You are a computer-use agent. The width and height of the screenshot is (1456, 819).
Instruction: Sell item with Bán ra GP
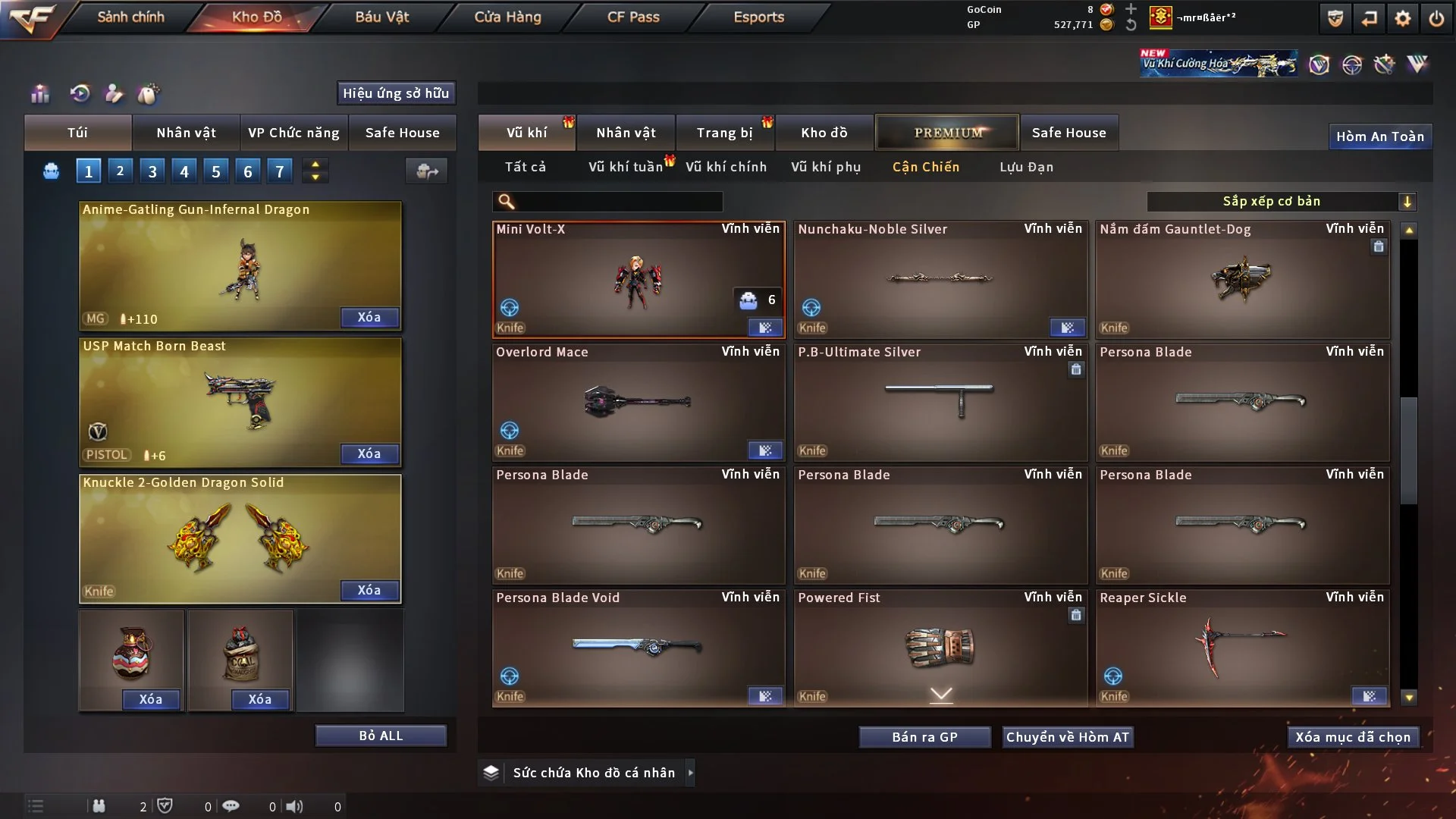pyautogui.click(x=924, y=737)
